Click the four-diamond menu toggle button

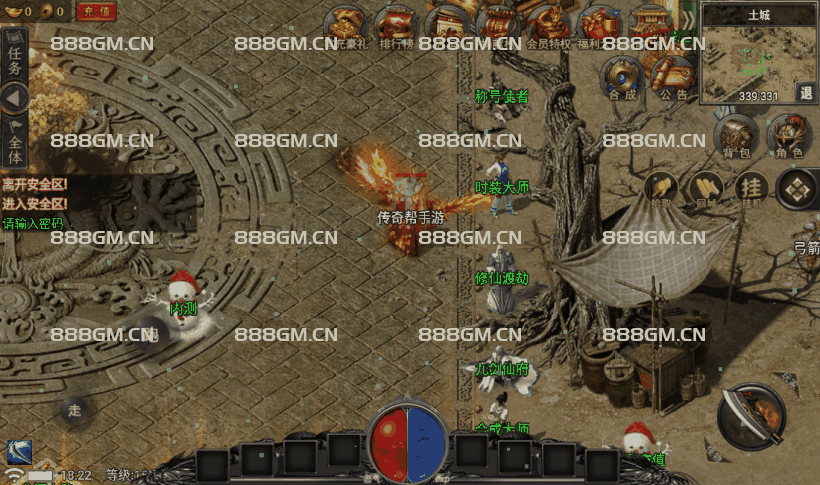[x=797, y=188]
